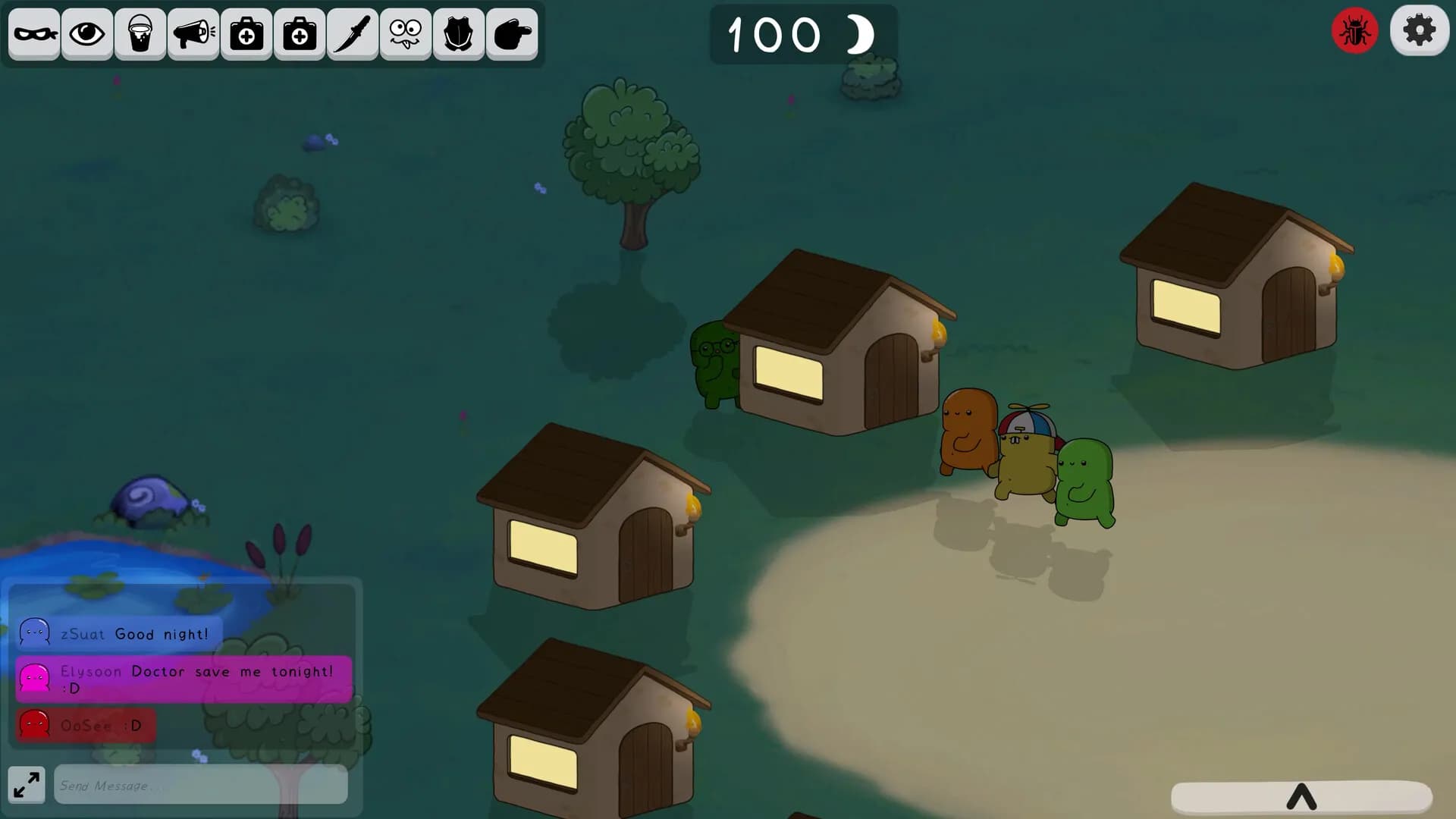
Task: Open the first aid kit tool
Action: click(x=246, y=33)
